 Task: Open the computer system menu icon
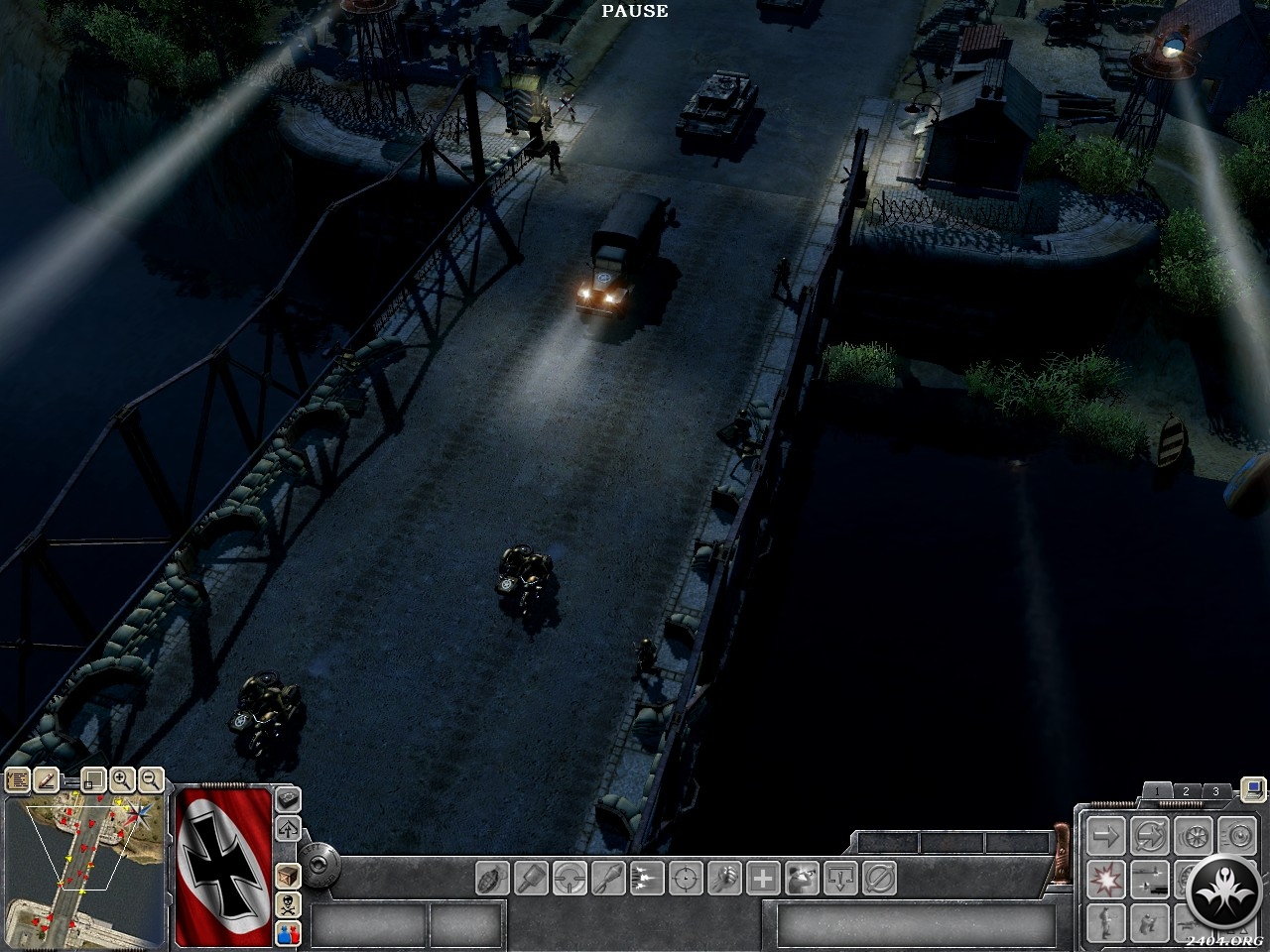(x=1253, y=790)
